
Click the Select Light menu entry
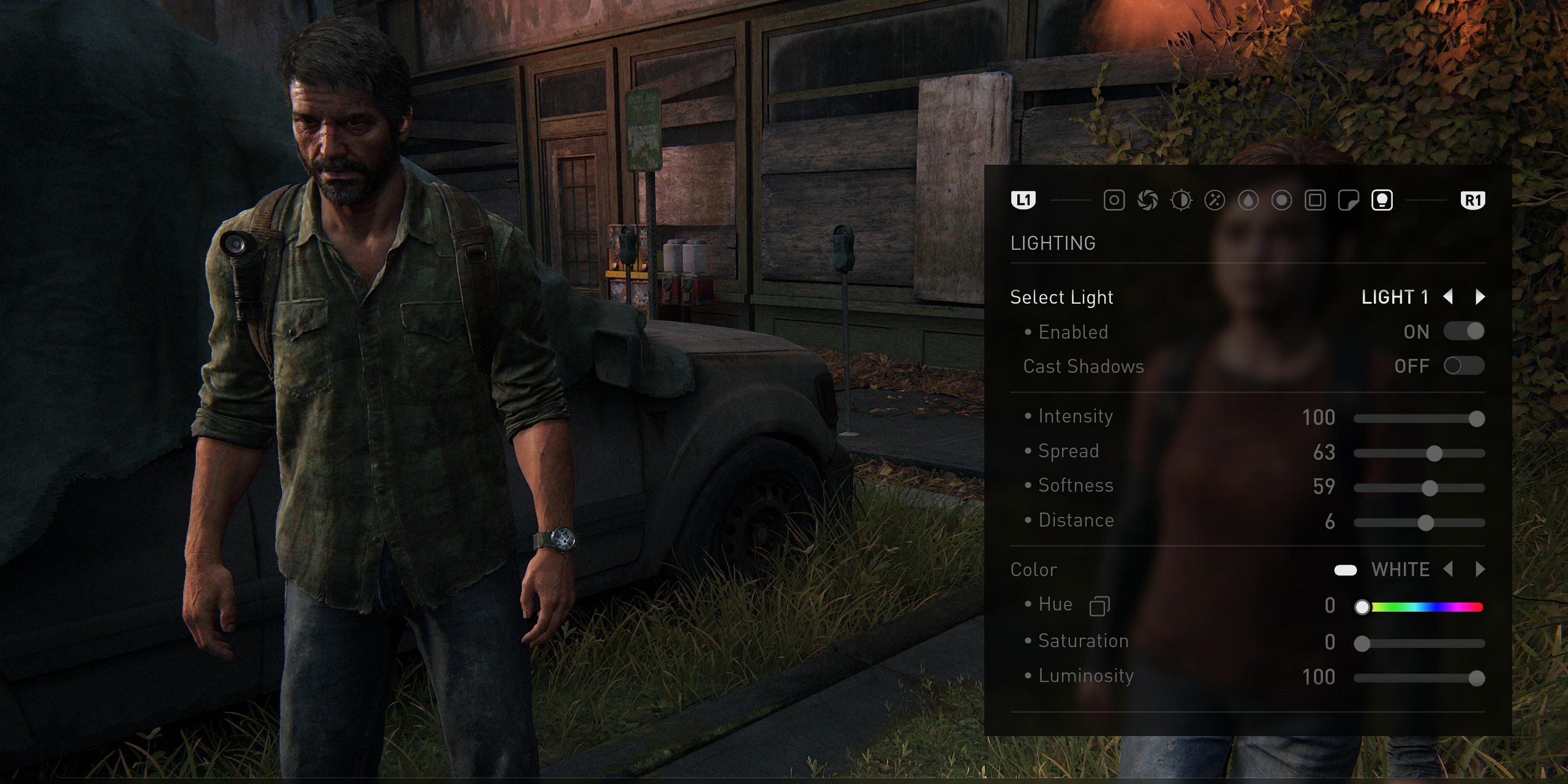[1062, 297]
